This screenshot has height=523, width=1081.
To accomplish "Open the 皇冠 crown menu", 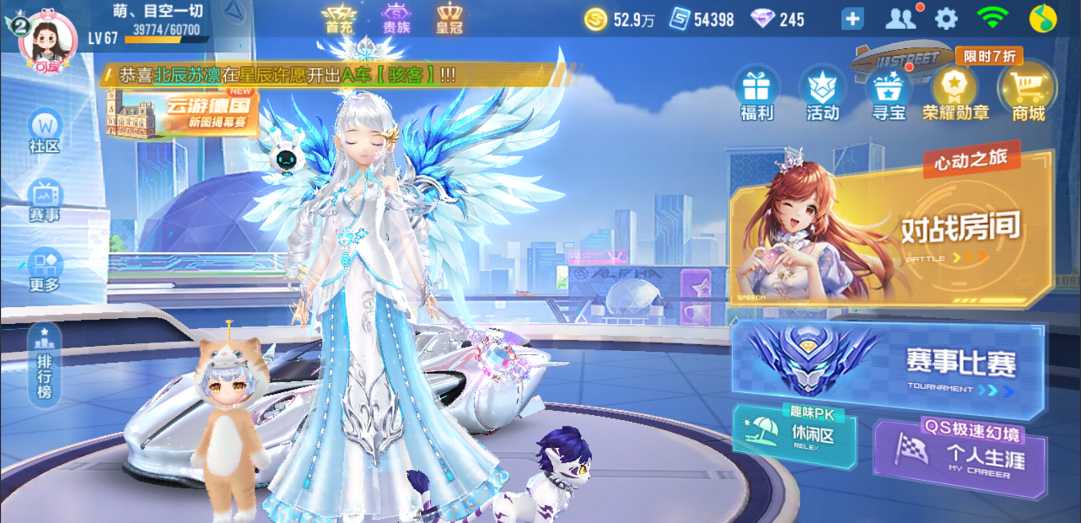I will [x=450, y=19].
